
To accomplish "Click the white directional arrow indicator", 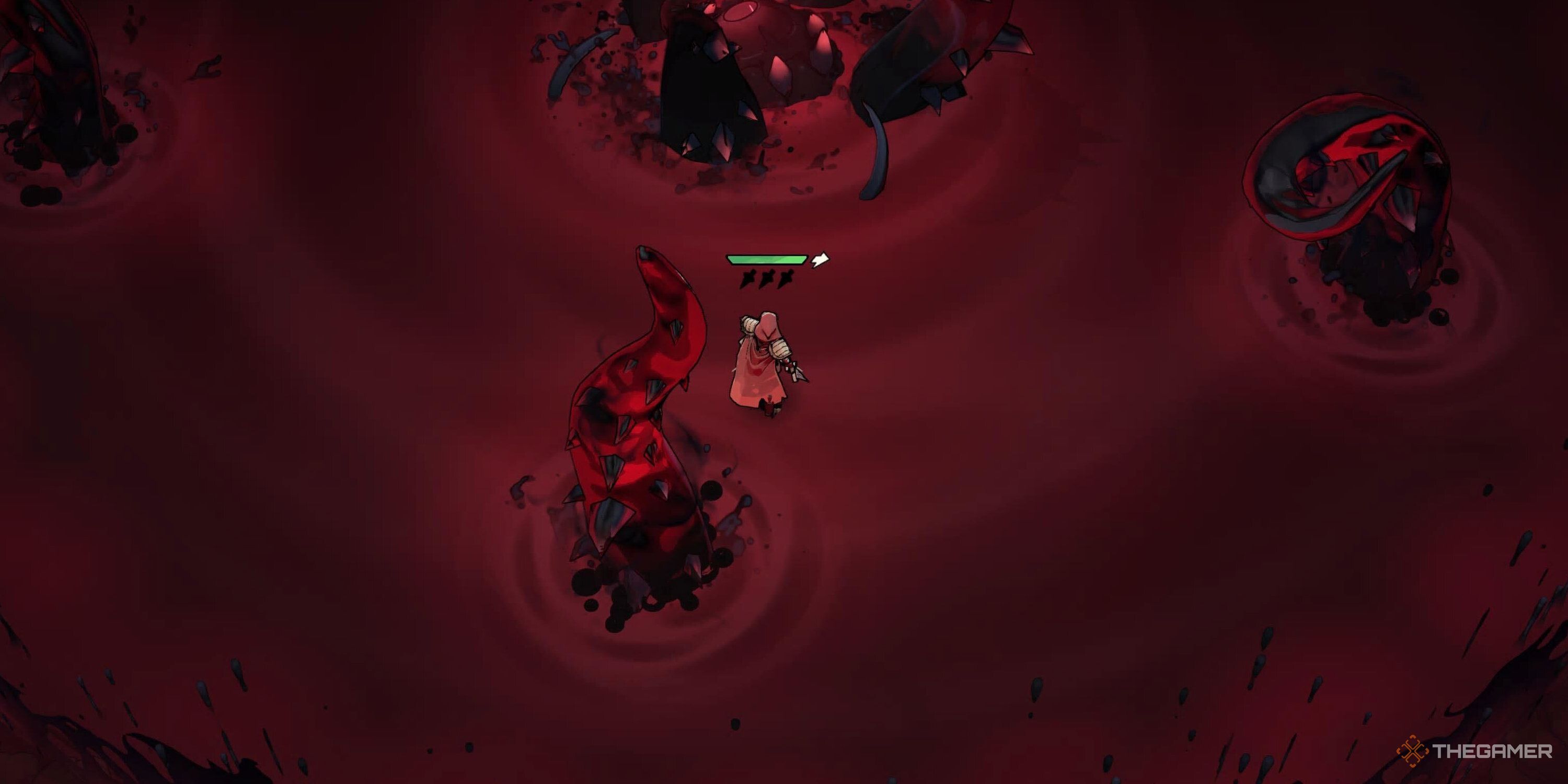I will coord(820,260).
